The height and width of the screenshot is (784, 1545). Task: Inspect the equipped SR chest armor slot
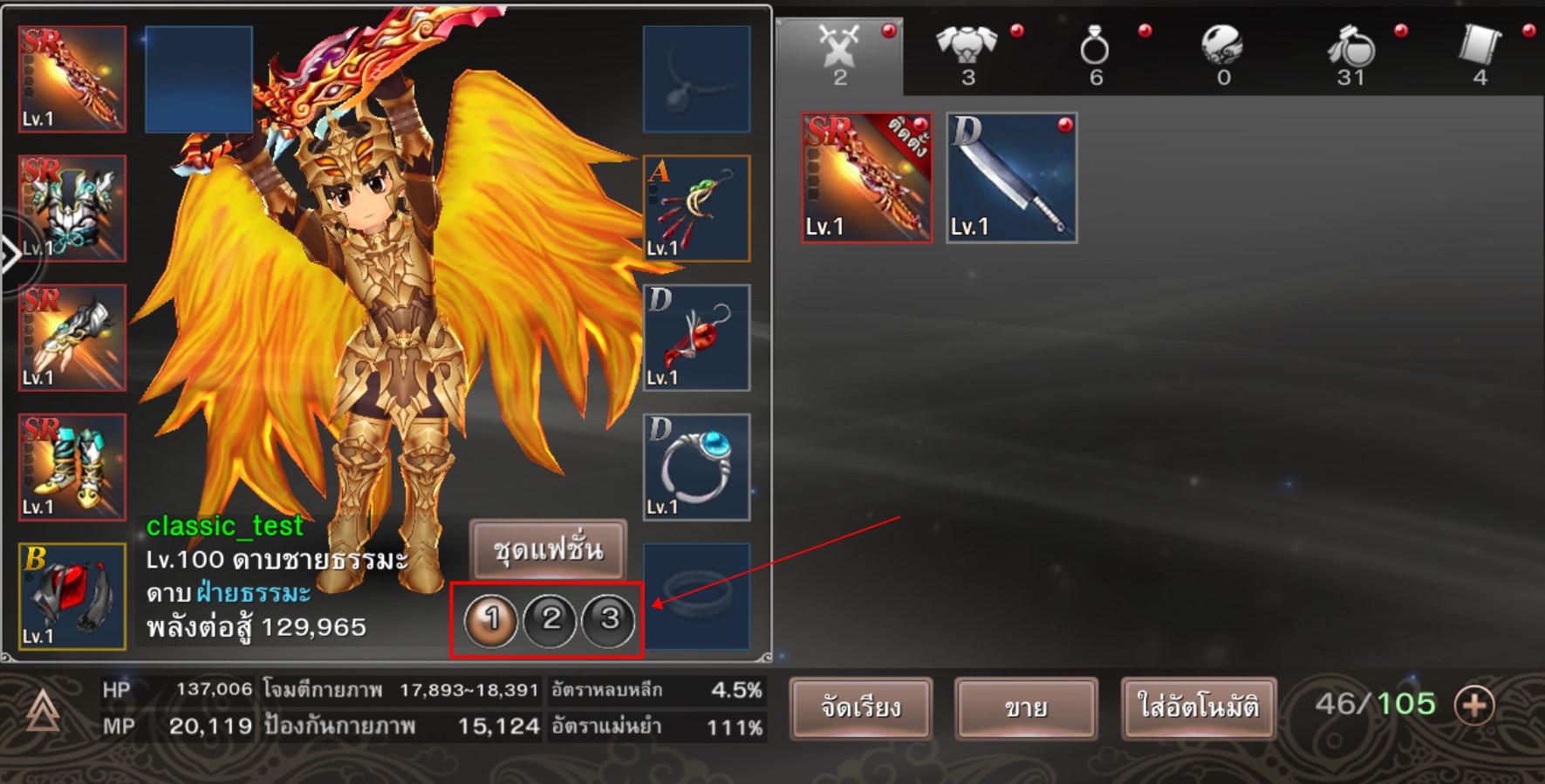(x=72, y=208)
